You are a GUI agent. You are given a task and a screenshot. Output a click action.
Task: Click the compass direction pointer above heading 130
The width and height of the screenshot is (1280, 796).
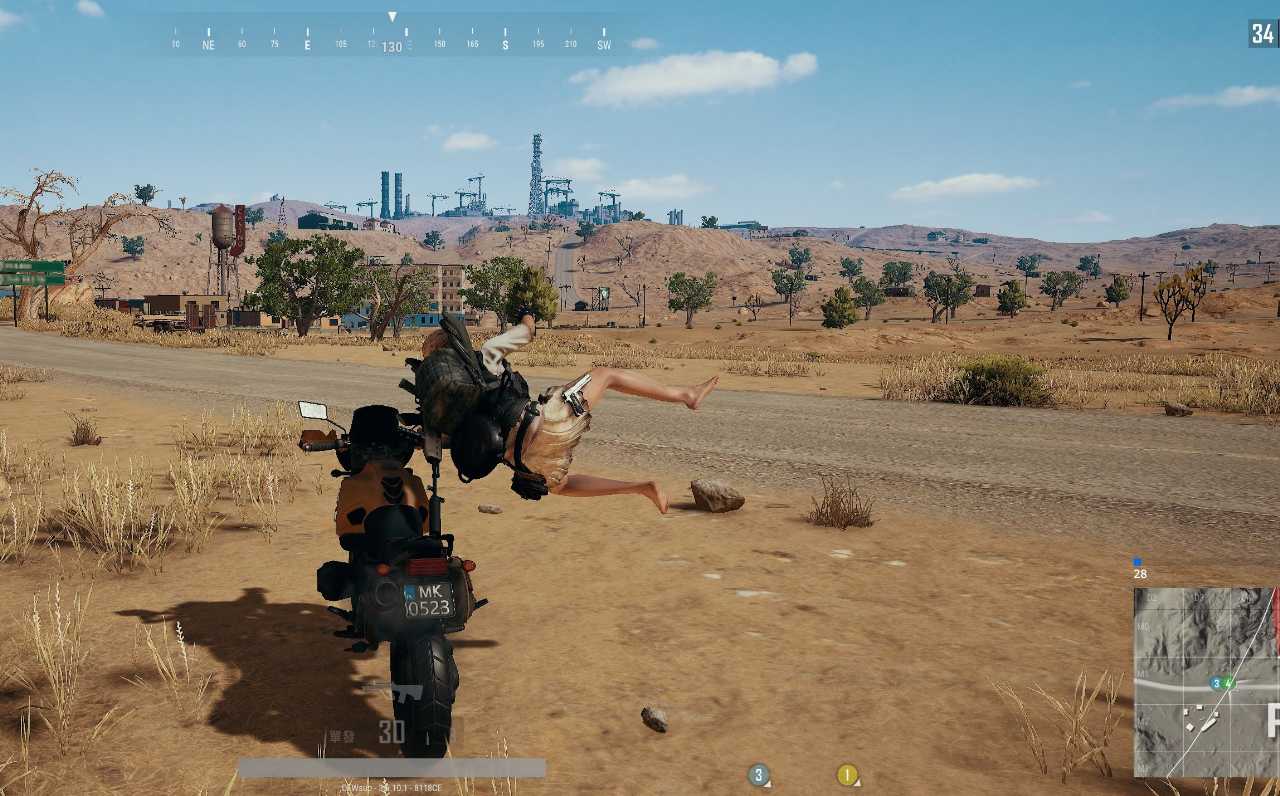(393, 16)
